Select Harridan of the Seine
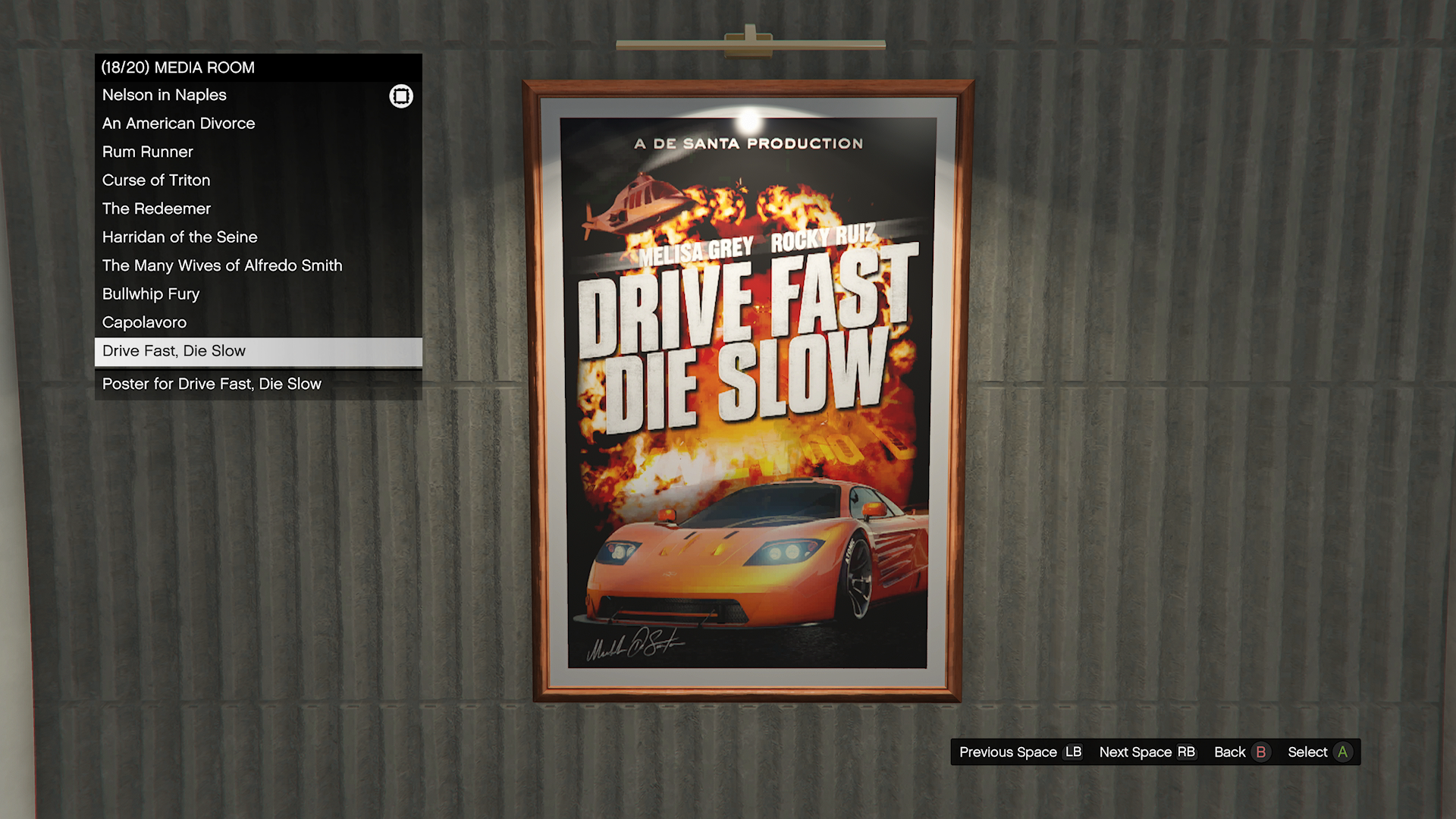The height and width of the screenshot is (819, 1456). [180, 237]
